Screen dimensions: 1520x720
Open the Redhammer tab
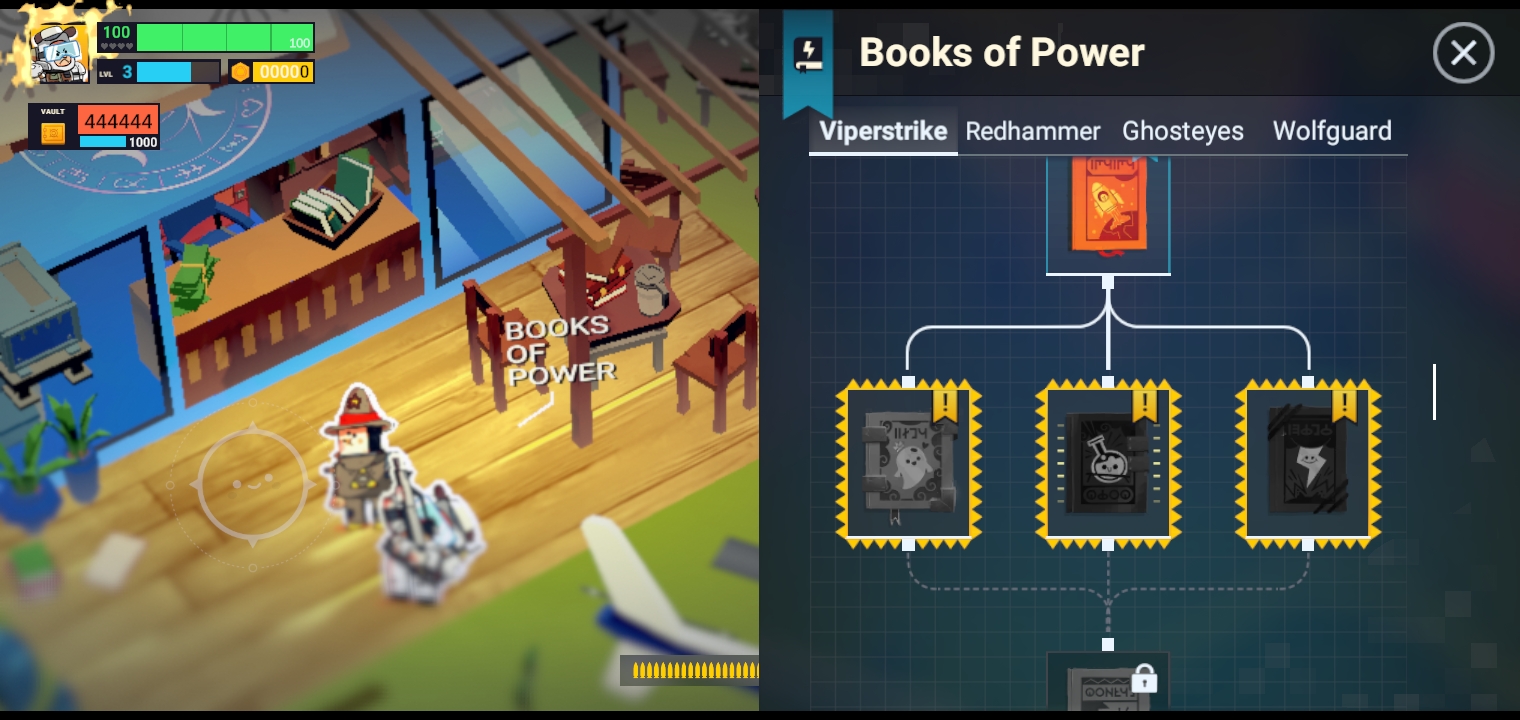pyautogui.click(x=1032, y=131)
